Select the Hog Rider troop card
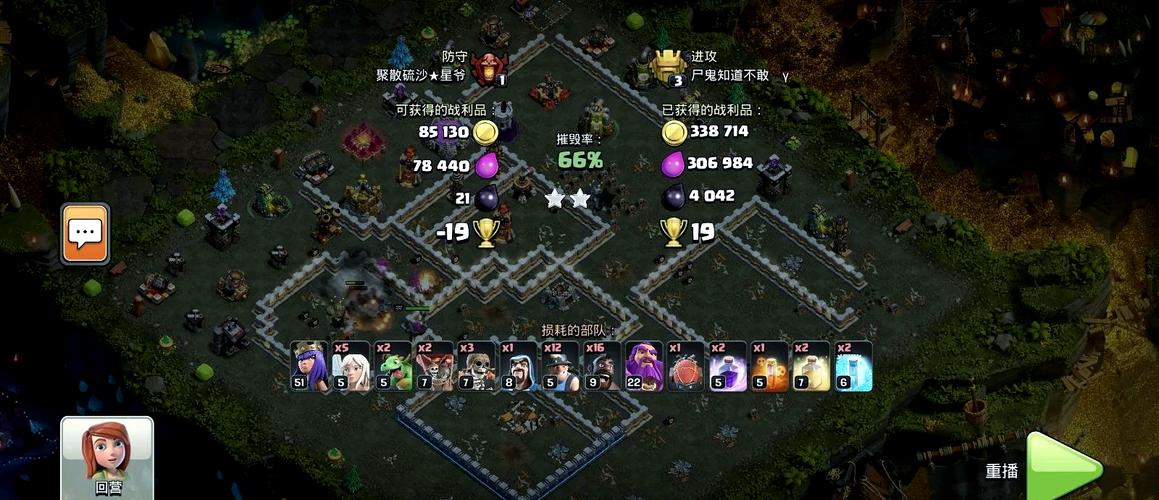The height and width of the screenshot is (500, 1159). (x=602, y=366)
